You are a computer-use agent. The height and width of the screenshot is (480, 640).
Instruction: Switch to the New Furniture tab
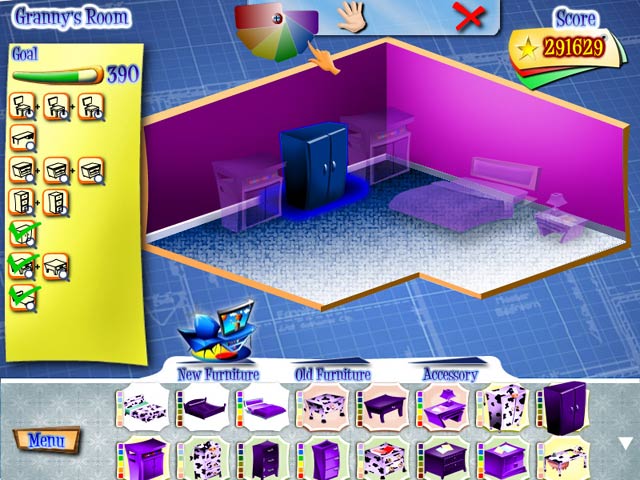coord(218,374)
